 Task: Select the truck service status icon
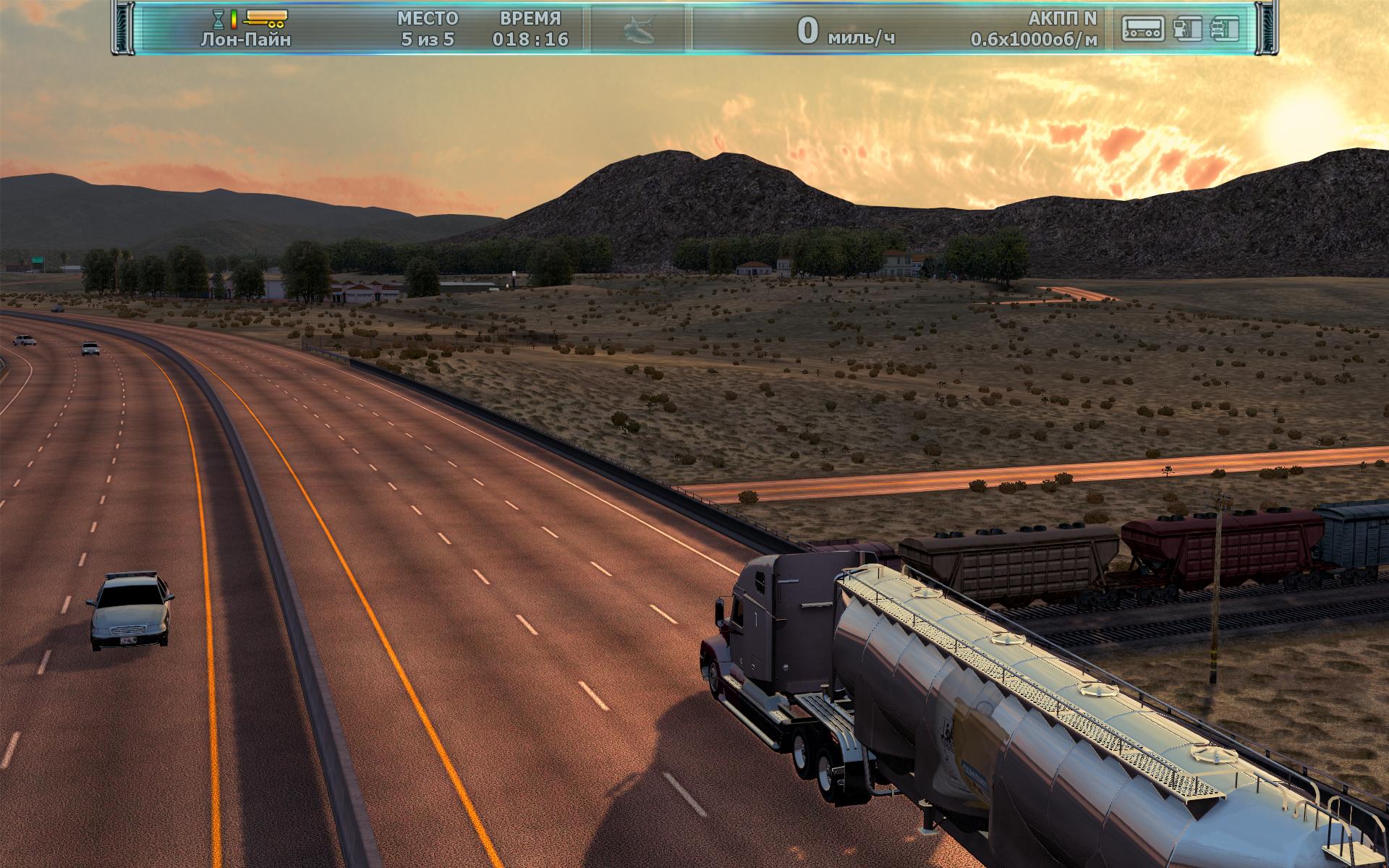(1226, 29)
